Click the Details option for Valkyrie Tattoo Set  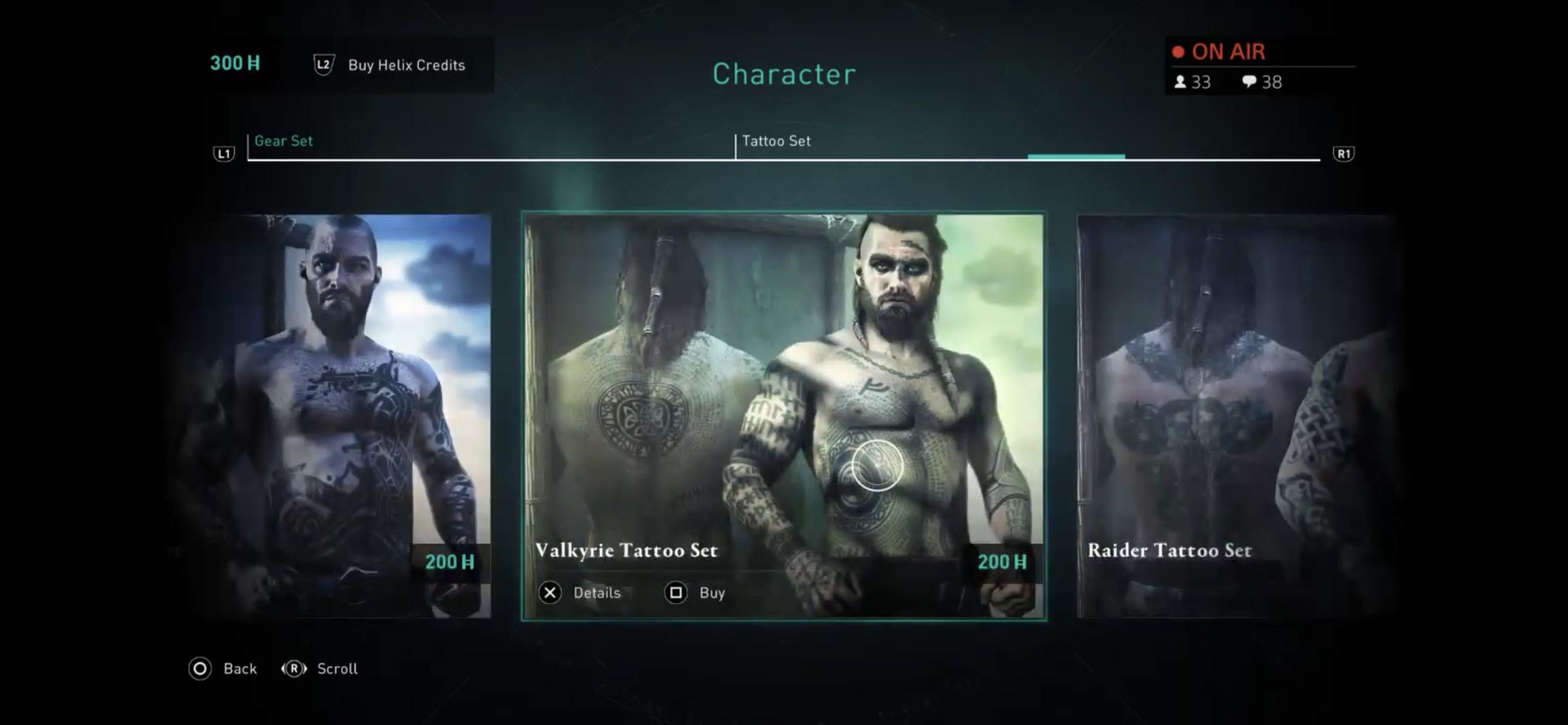(x=598, y=592)
